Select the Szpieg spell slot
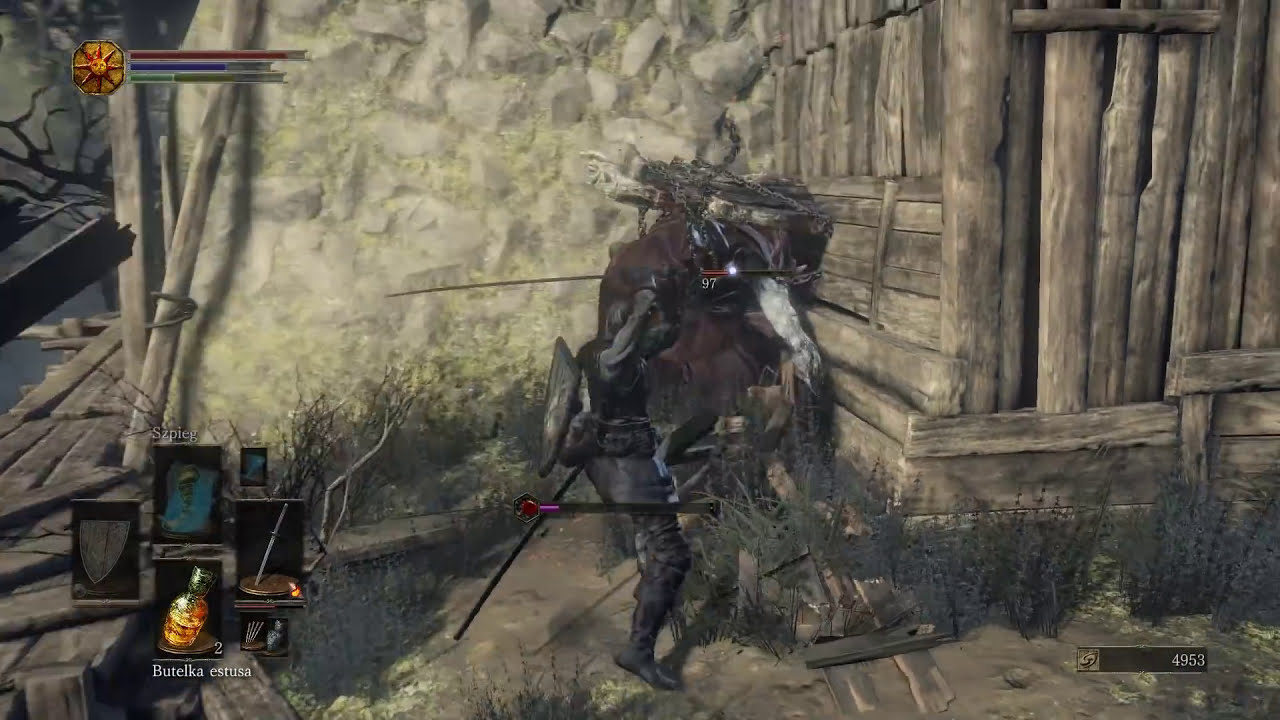 (x=187, y=493)
